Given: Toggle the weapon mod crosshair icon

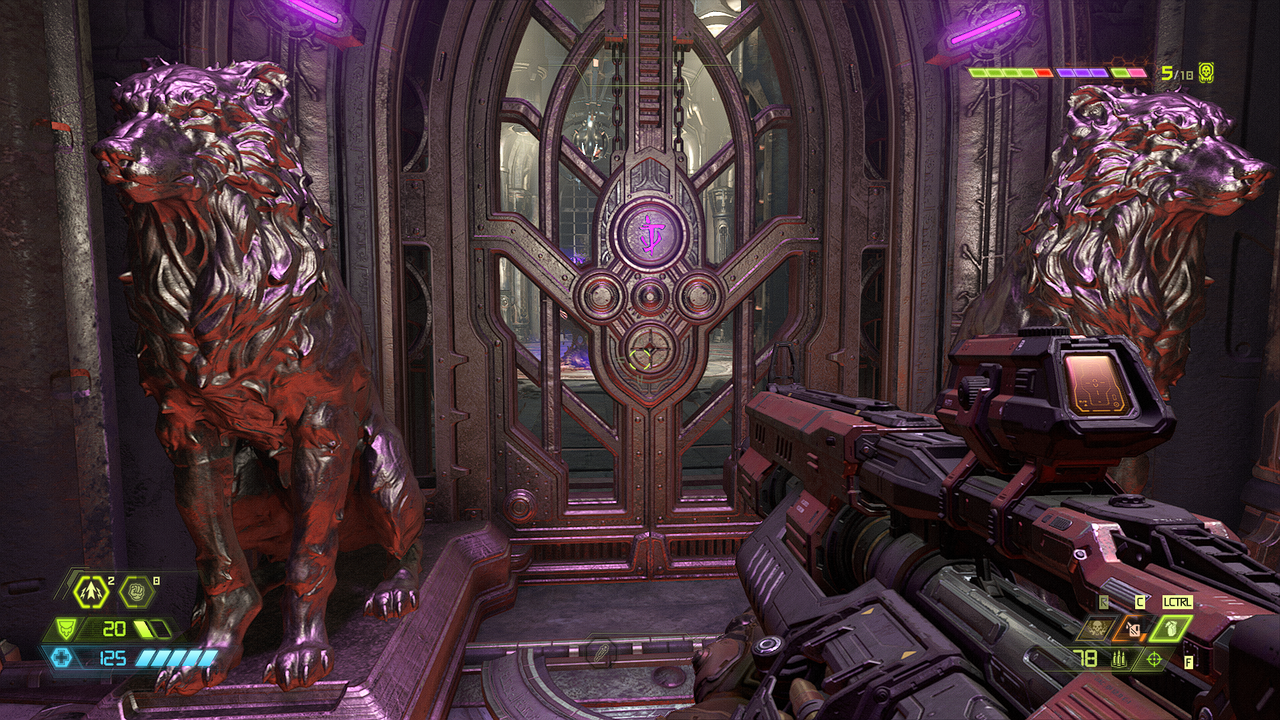Looking at the screenshot, I should (1156, 658).
